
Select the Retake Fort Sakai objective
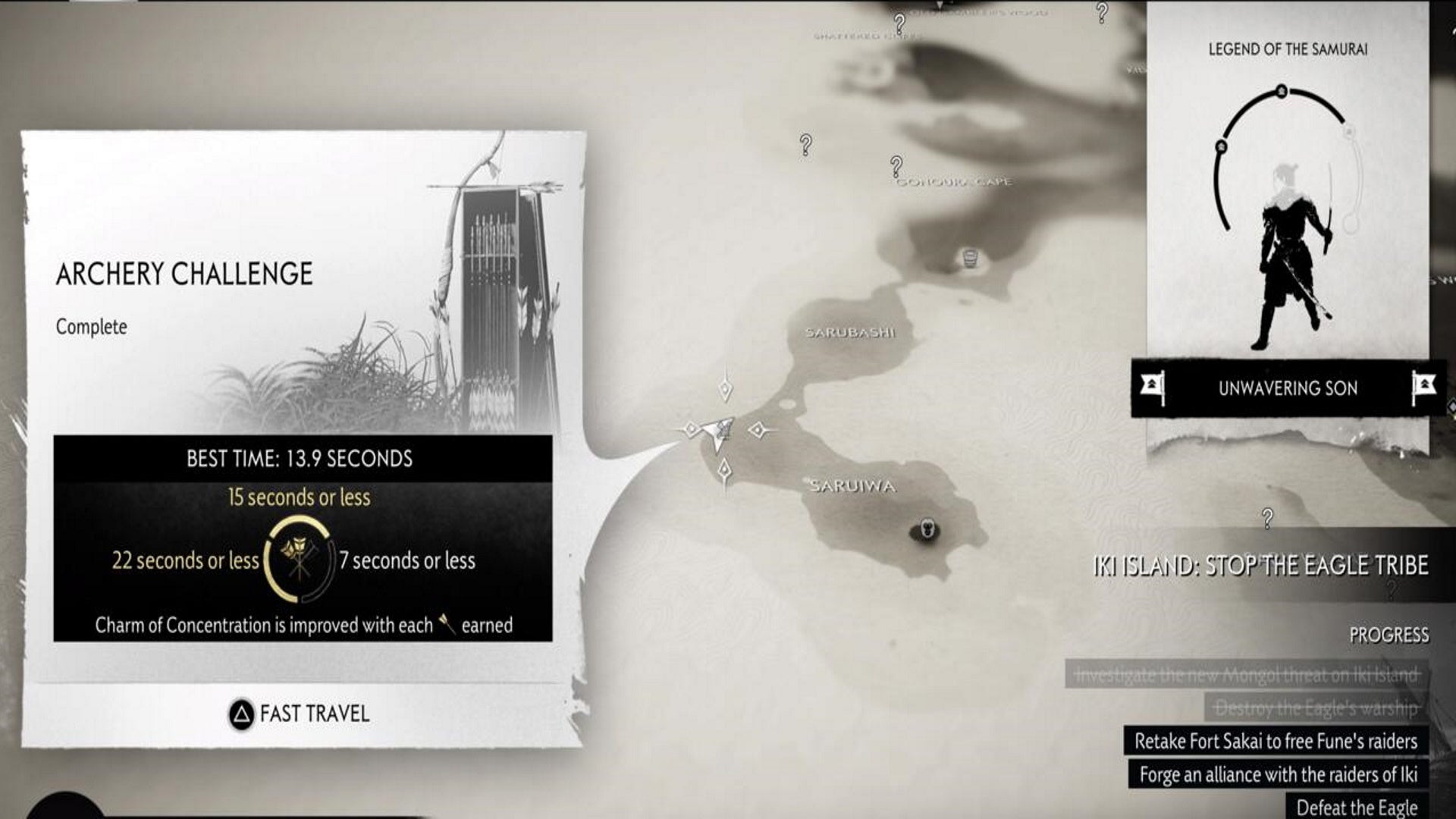[x=1276, y=741]
